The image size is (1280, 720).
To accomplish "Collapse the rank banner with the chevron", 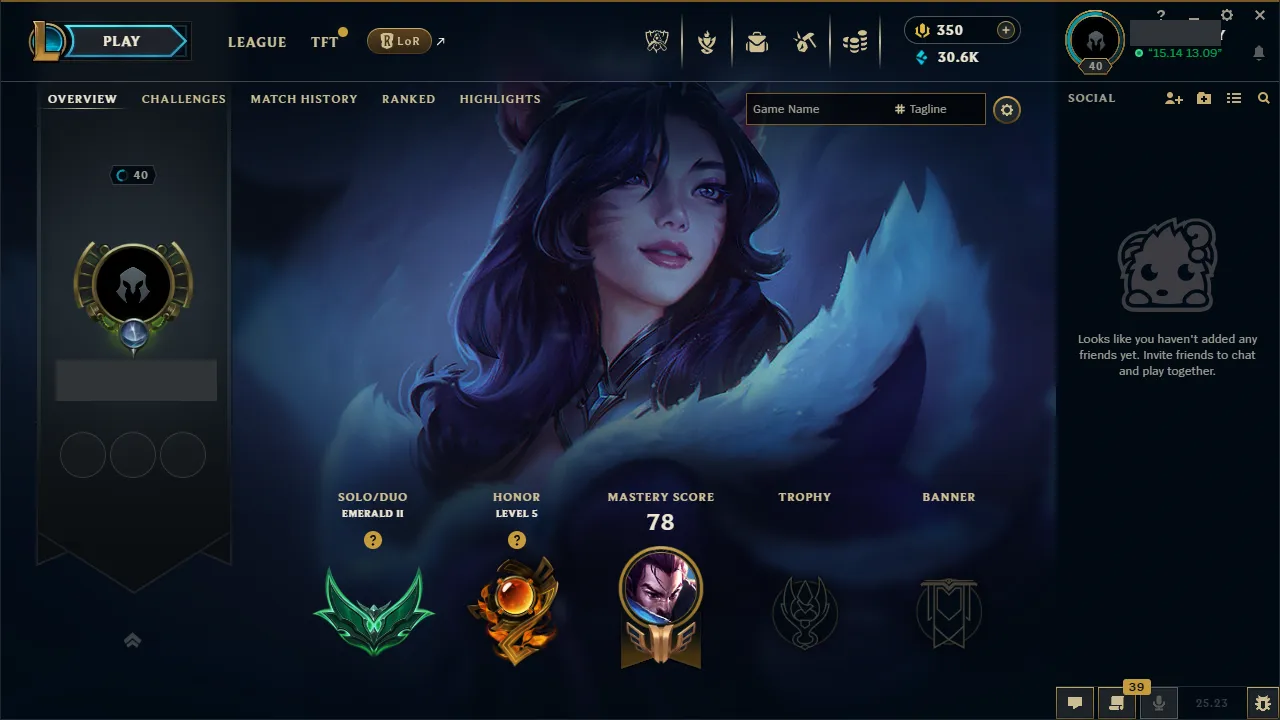I will click(133, 640).
